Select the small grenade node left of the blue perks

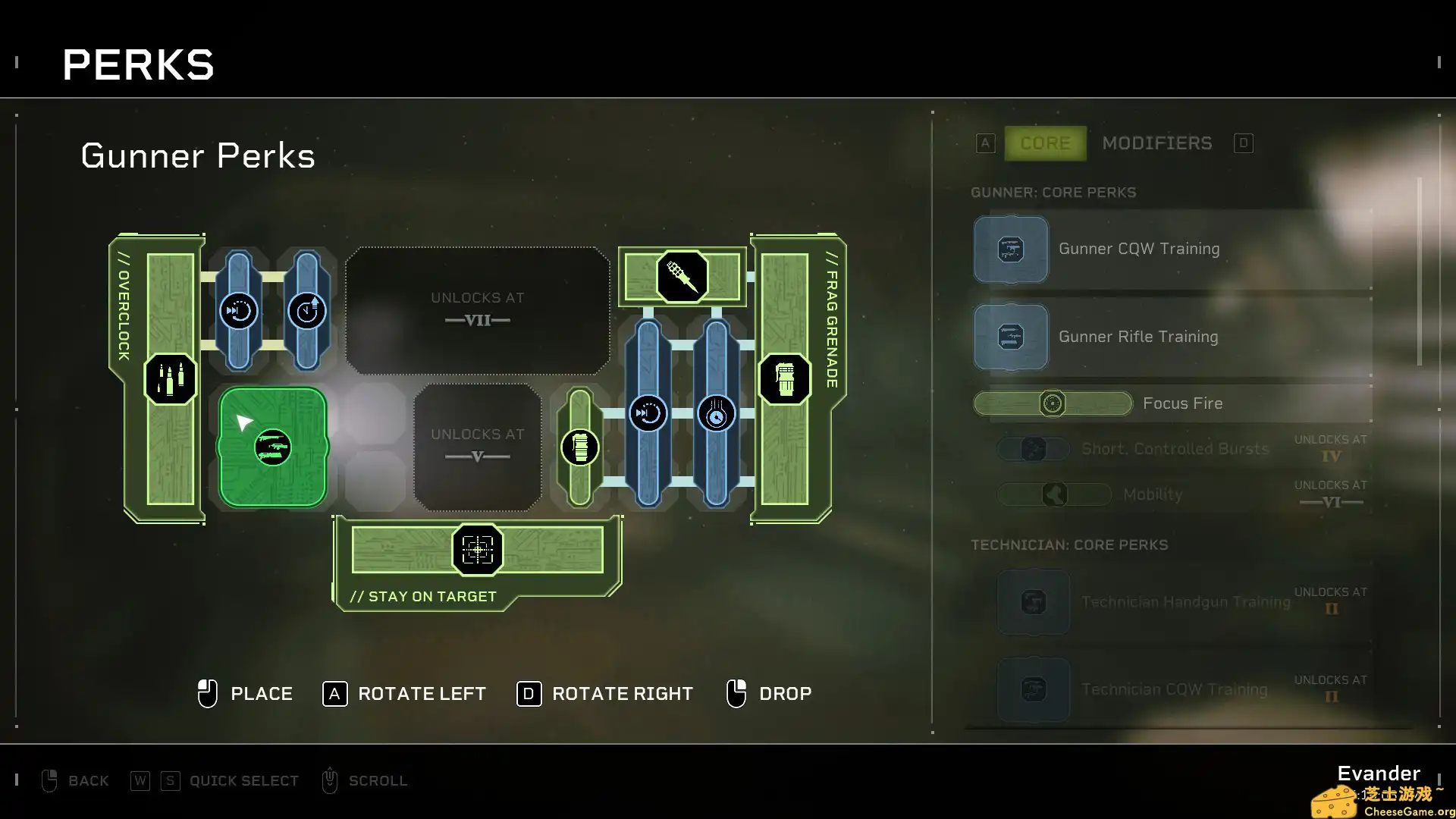[x=579, y=447]
